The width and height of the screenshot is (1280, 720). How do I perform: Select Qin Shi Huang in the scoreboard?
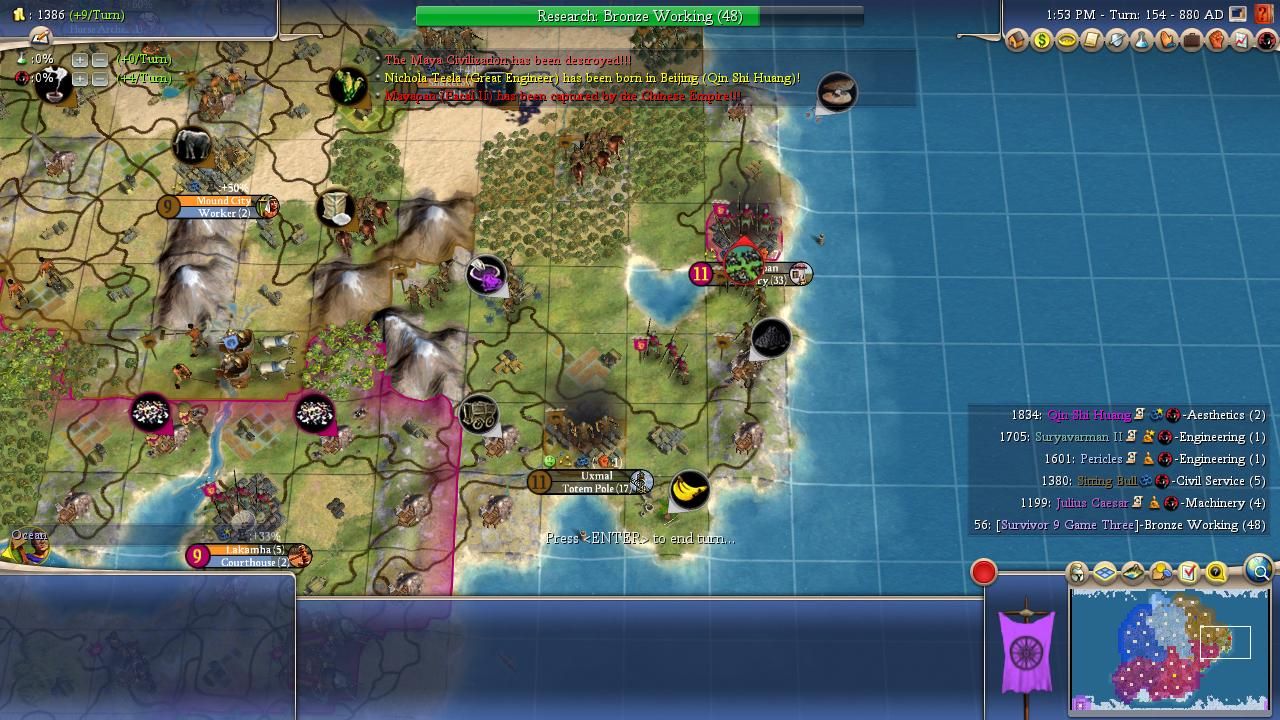tap(1088, 415)
